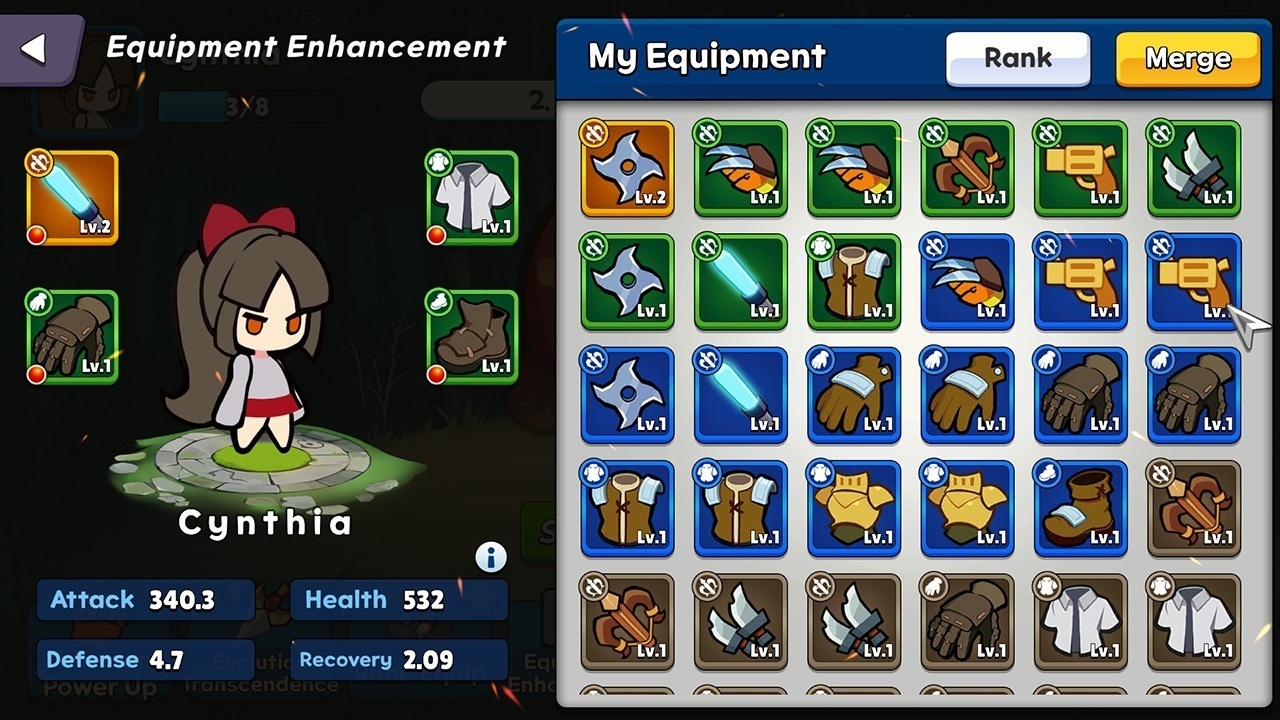The image size is (1280, 720).
Task: Open the stats info tooltip
Action: click(x=490, y=557)
